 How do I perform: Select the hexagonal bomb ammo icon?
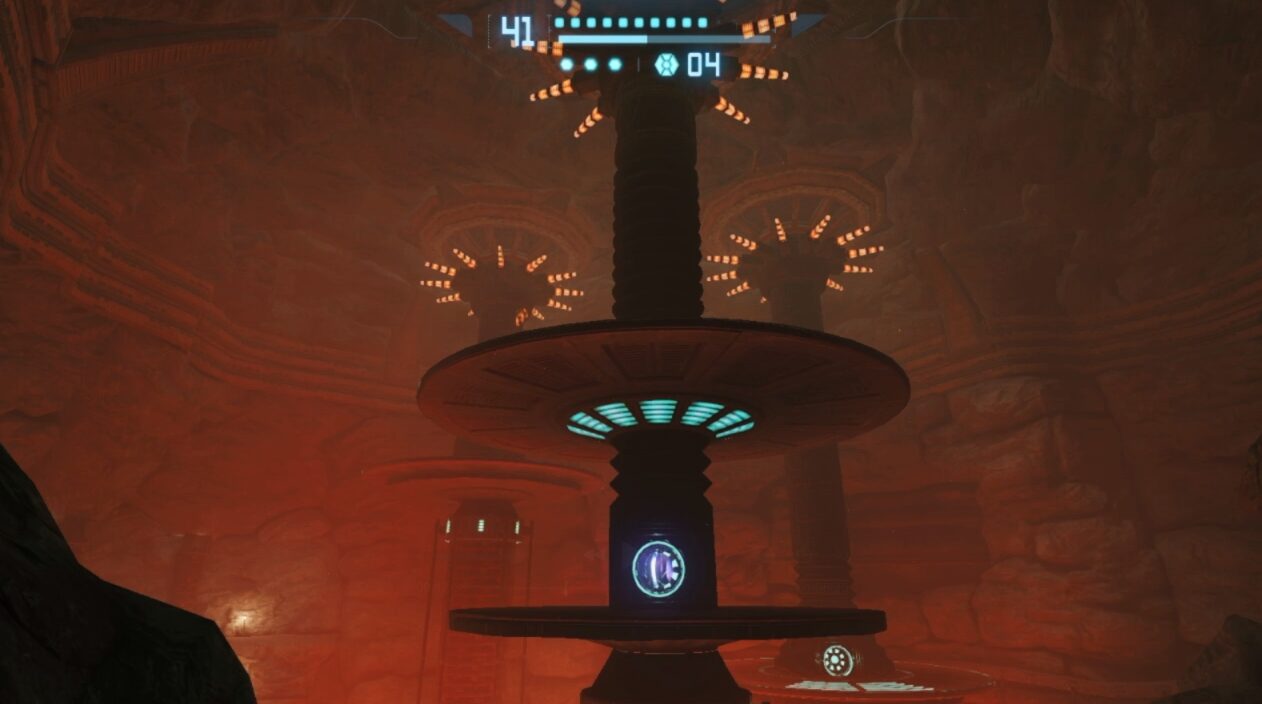click(666, 65)
